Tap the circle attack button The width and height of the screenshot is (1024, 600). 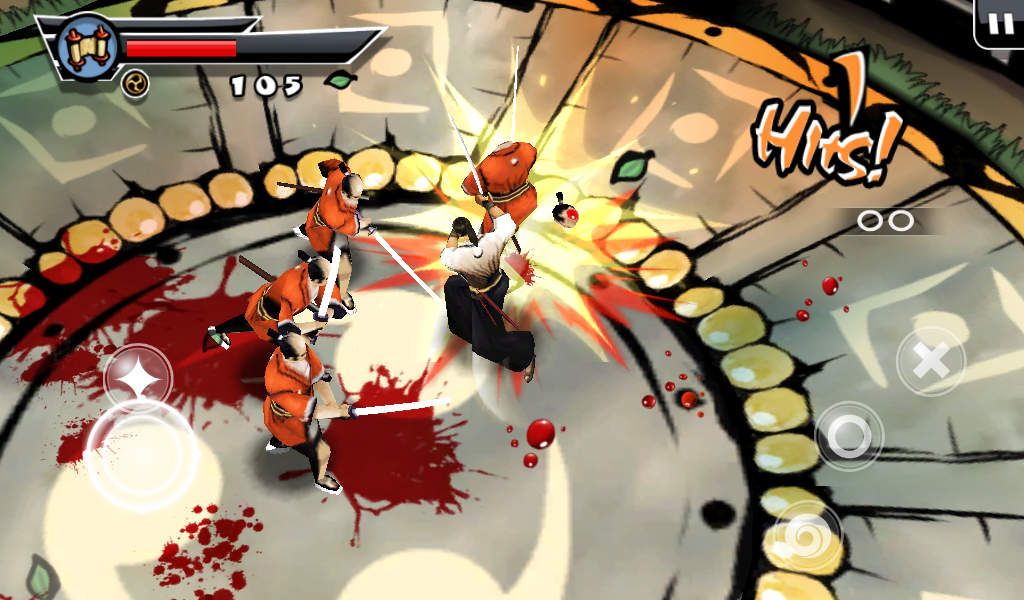[849, 435]
